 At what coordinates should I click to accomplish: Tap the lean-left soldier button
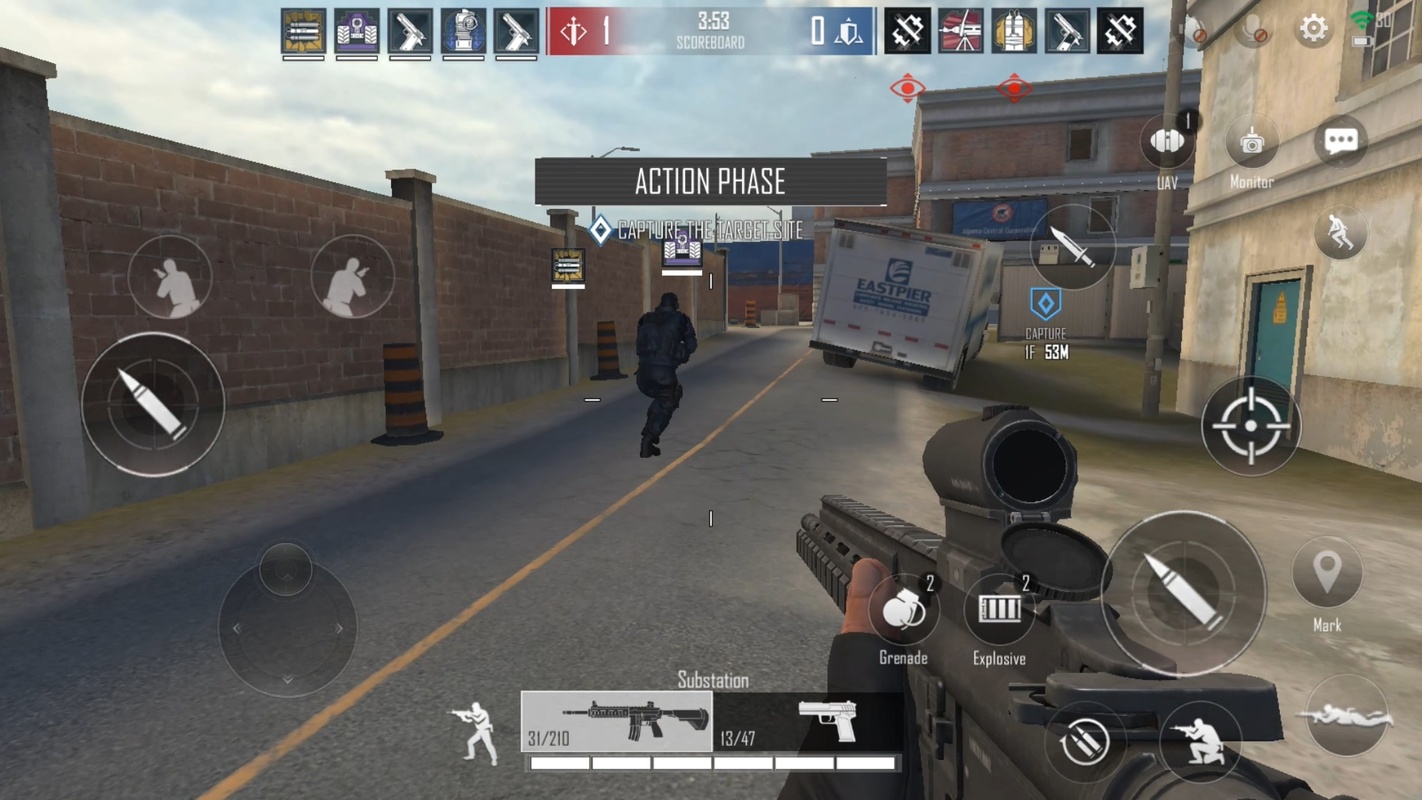[170, 277]
